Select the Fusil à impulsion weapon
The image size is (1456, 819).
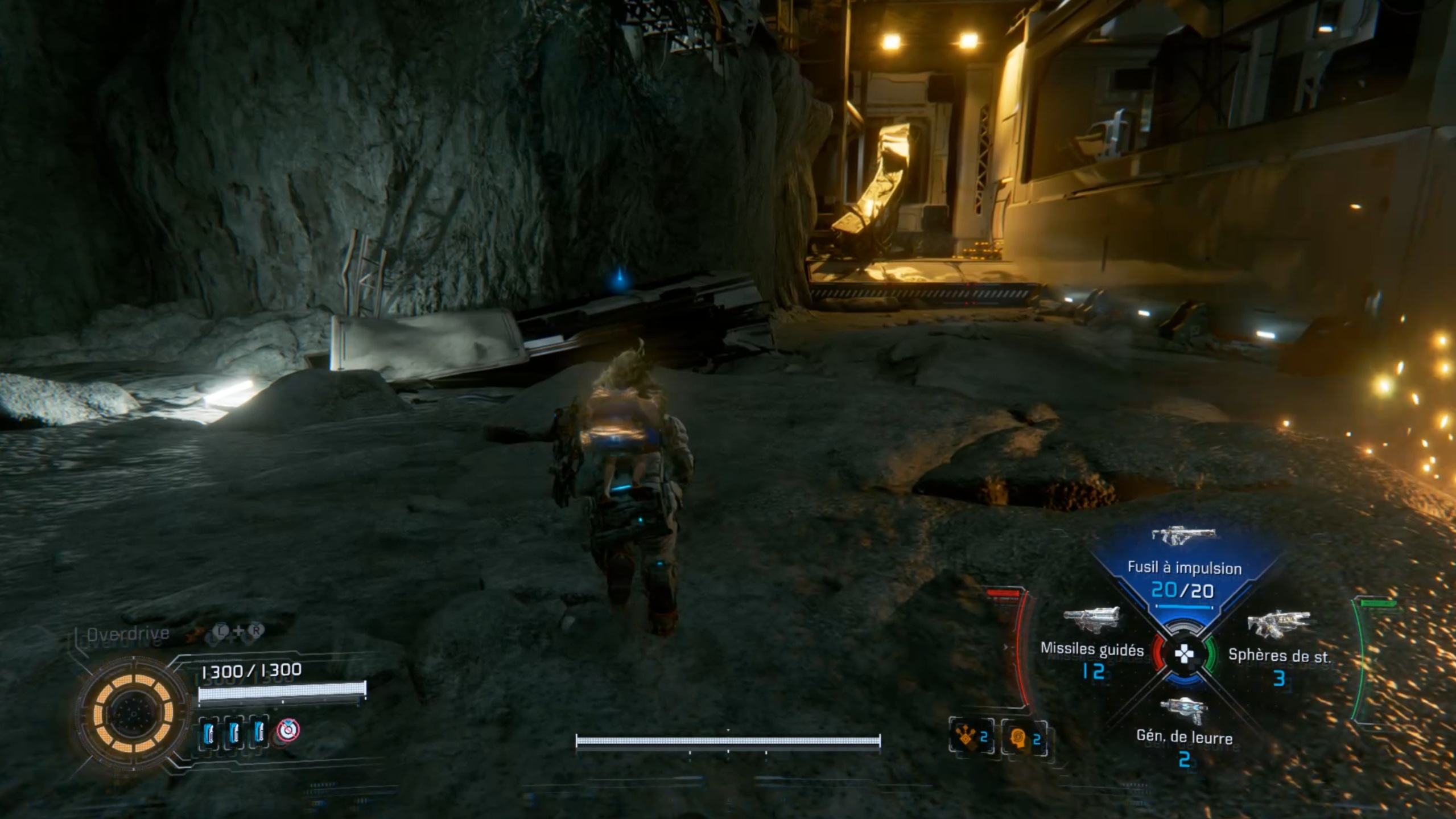point(1183,568)
